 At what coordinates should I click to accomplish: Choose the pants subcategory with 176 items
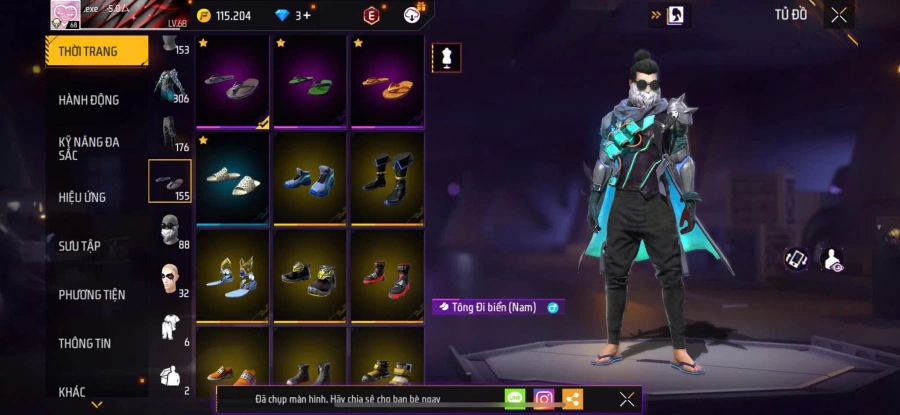[171, 134]
